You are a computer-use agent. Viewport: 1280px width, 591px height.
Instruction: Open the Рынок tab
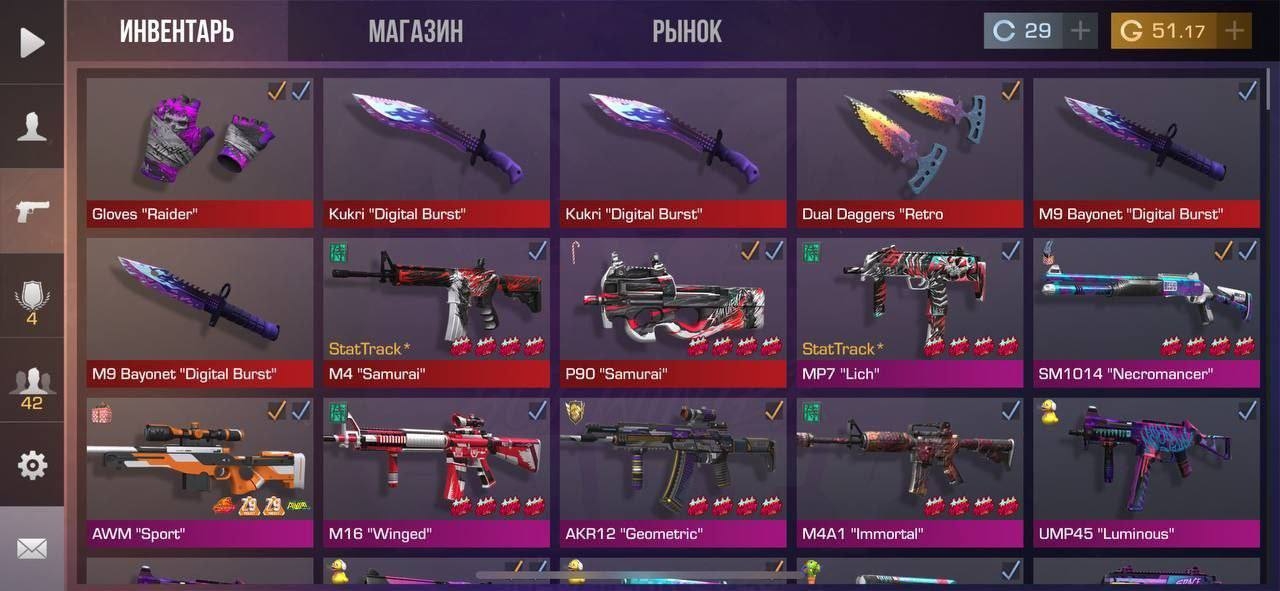pyautogui.click(x=687, y=32)
